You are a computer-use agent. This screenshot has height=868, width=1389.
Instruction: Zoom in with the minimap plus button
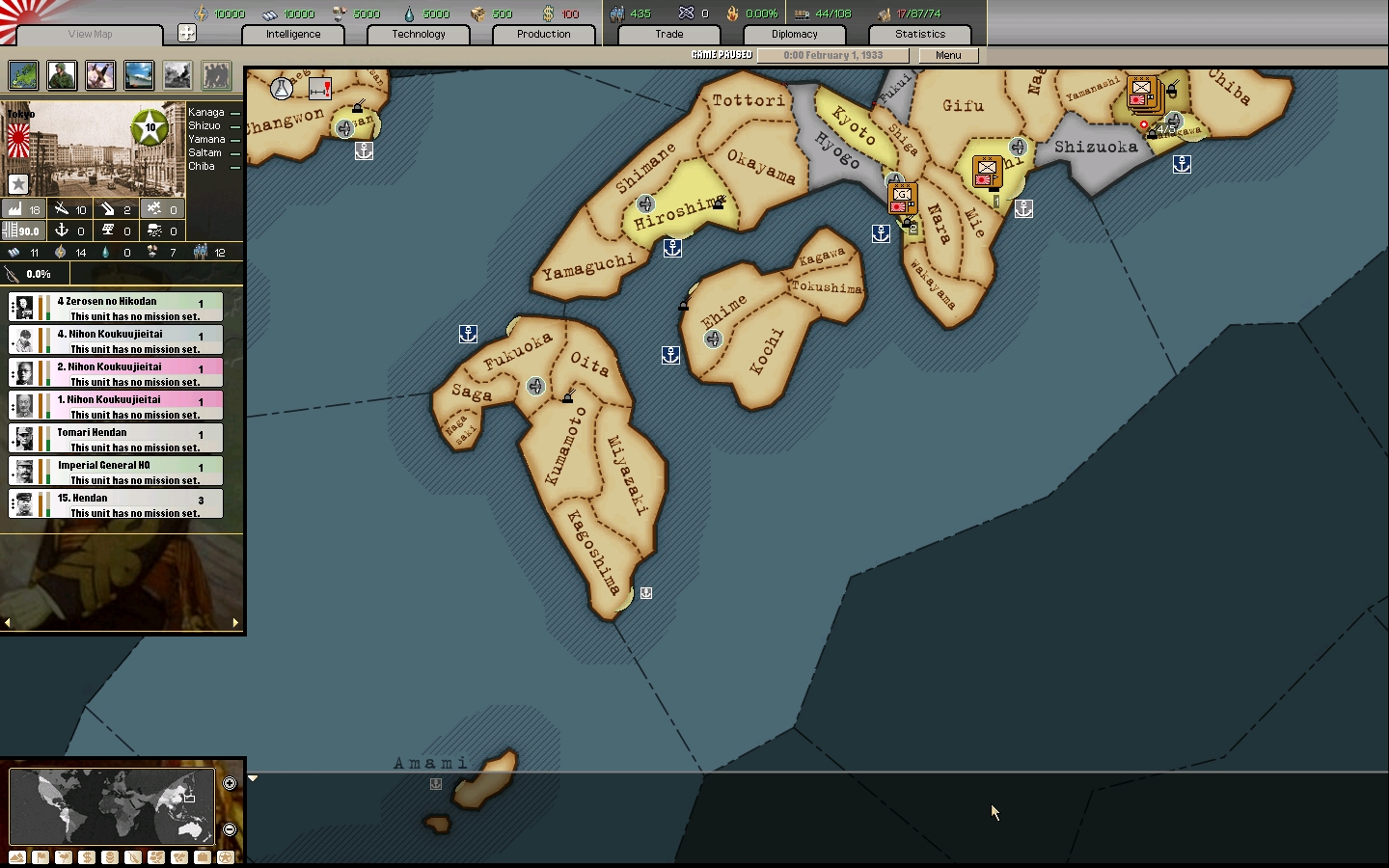[x=230, y=783]
